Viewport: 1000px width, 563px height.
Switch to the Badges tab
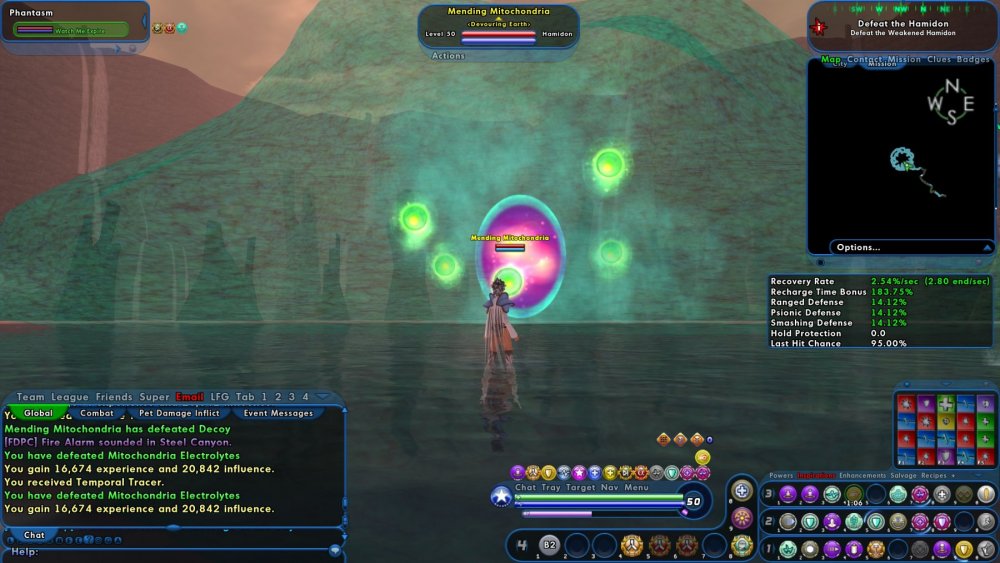(973, 60)
